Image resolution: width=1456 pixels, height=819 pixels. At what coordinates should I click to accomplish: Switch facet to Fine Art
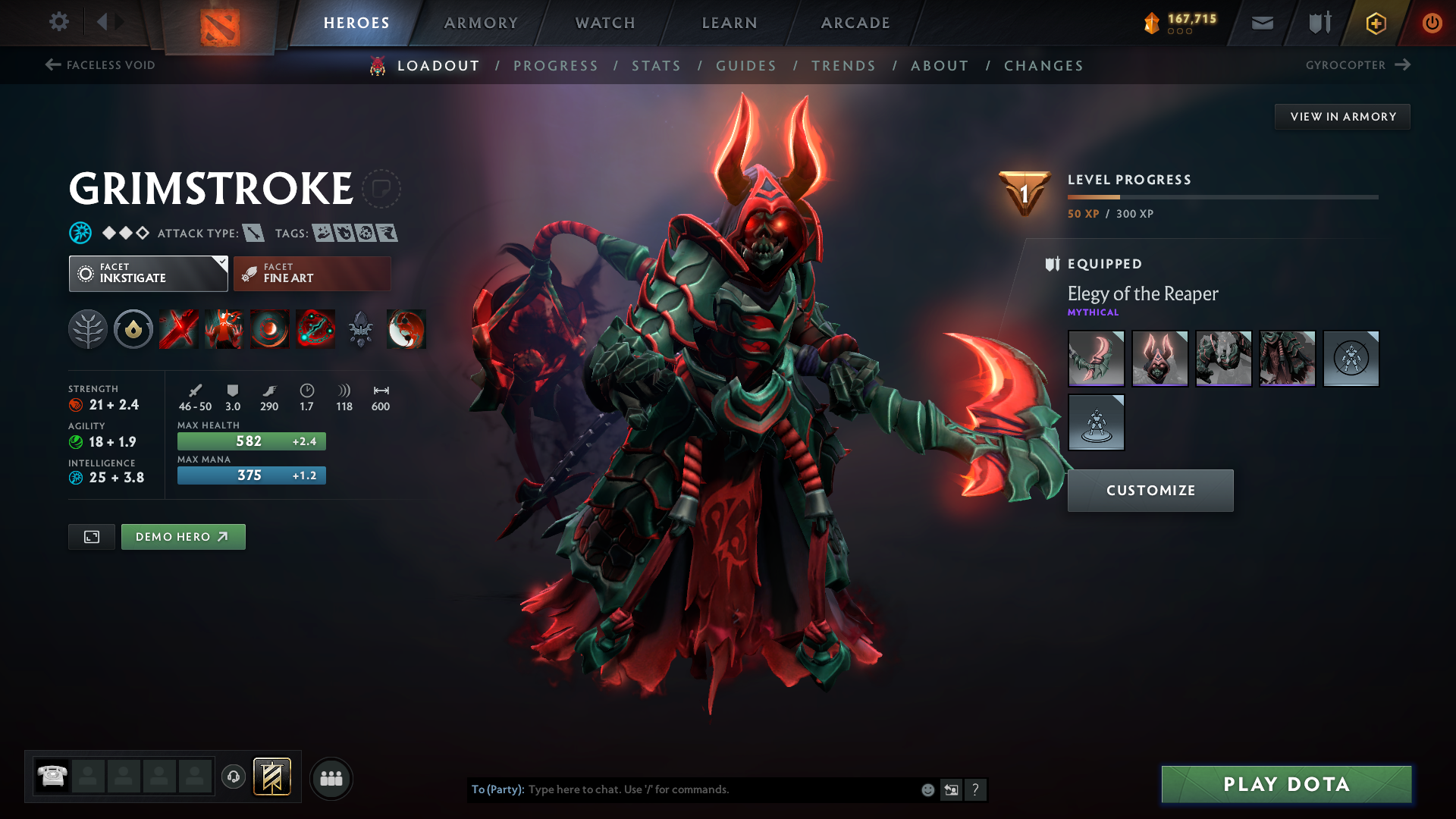coord(311,273)
